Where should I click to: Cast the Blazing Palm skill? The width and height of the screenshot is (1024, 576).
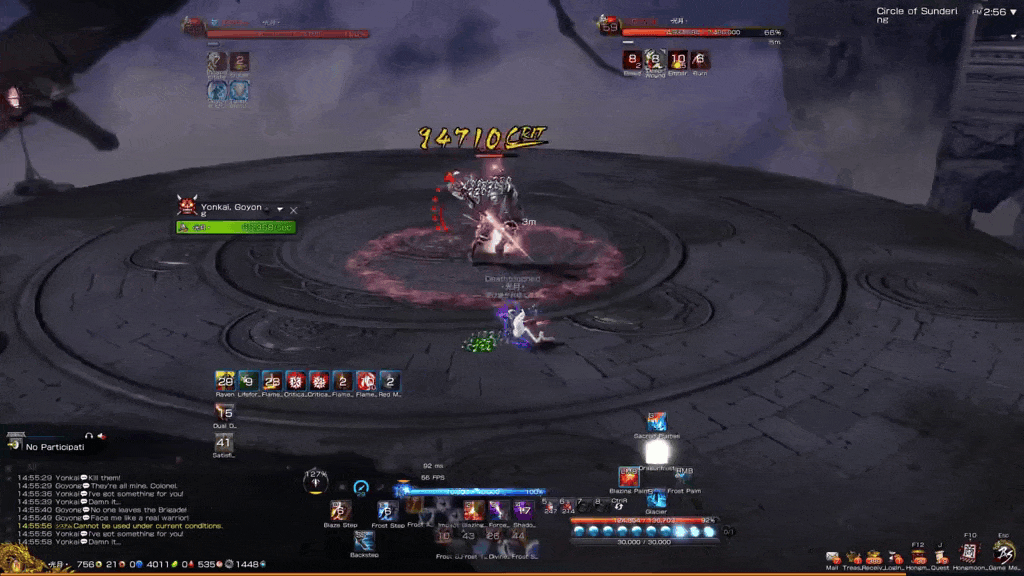[628, 477]
